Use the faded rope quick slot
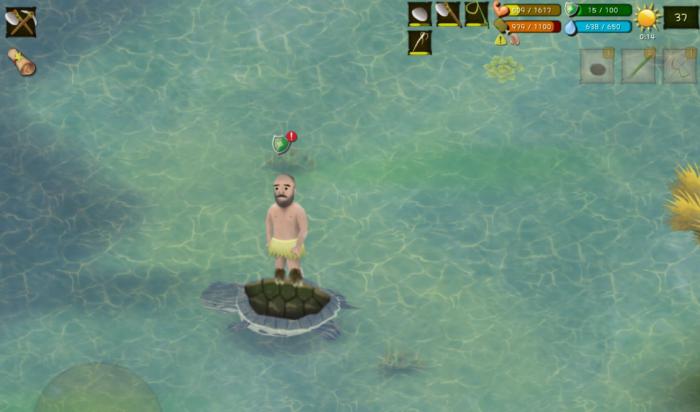This screenshot has width=700, height=412. point(680,66)
